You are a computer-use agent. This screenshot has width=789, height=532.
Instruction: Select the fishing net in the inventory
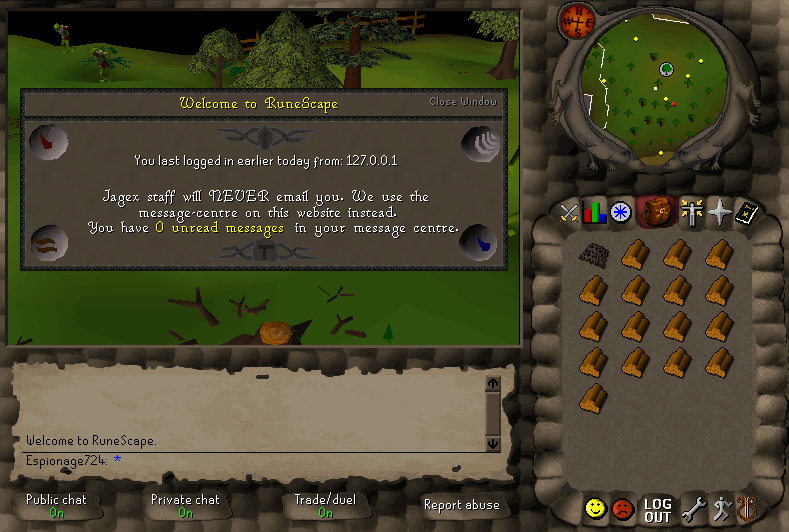click(594, 254)
